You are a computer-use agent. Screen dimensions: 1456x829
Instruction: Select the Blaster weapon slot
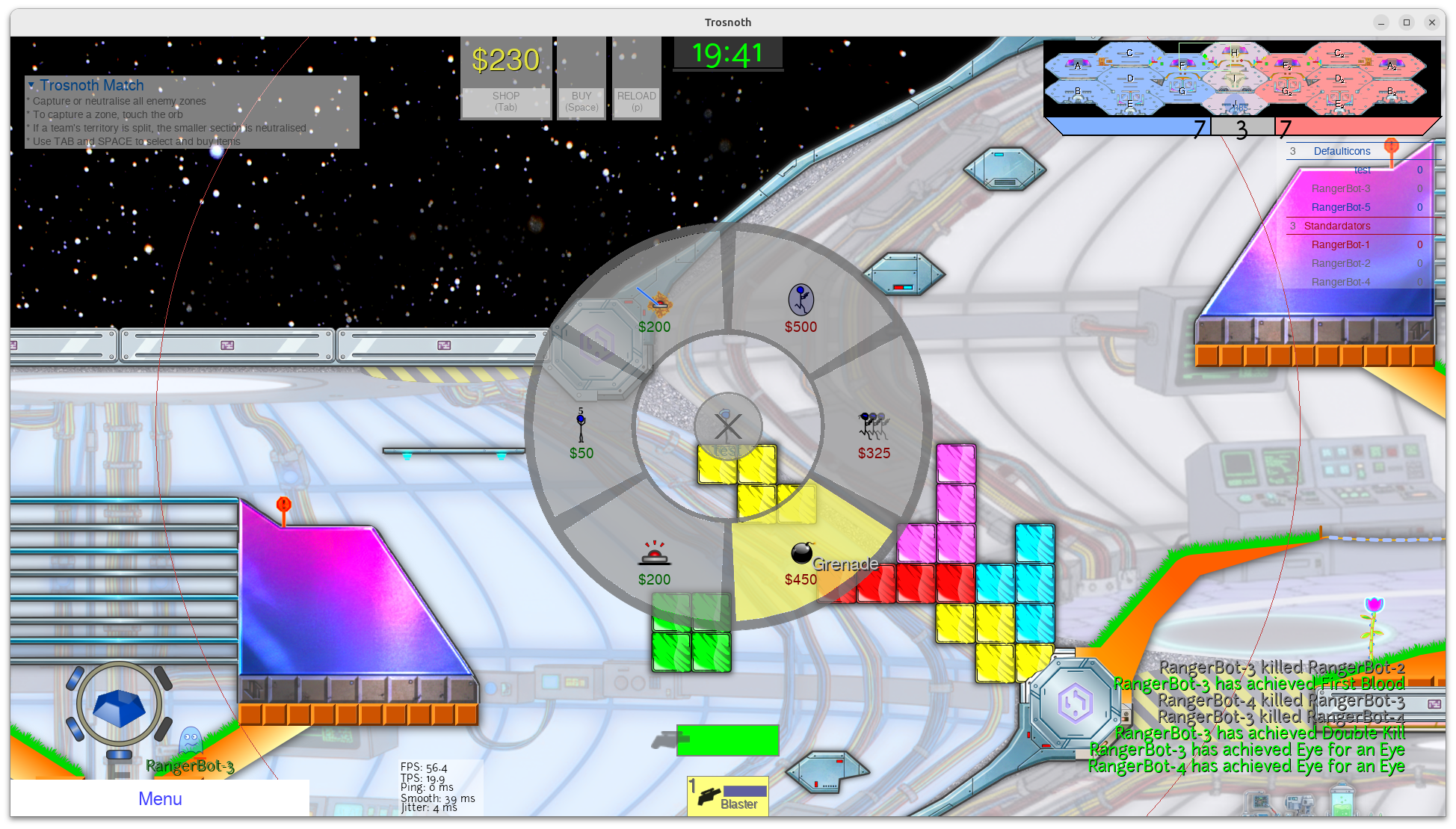tap(728, 796)
